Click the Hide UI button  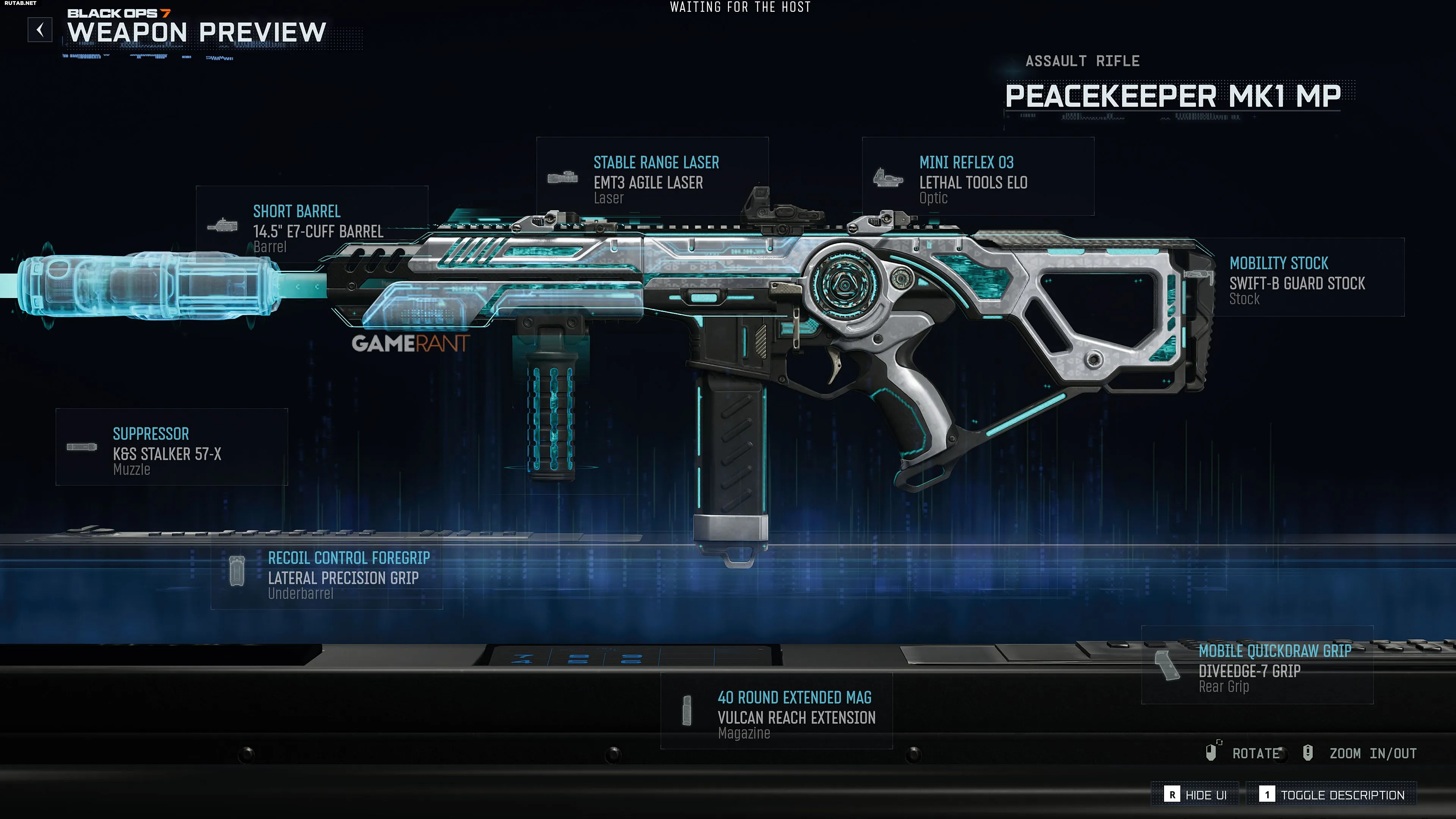click(1196, 795)
